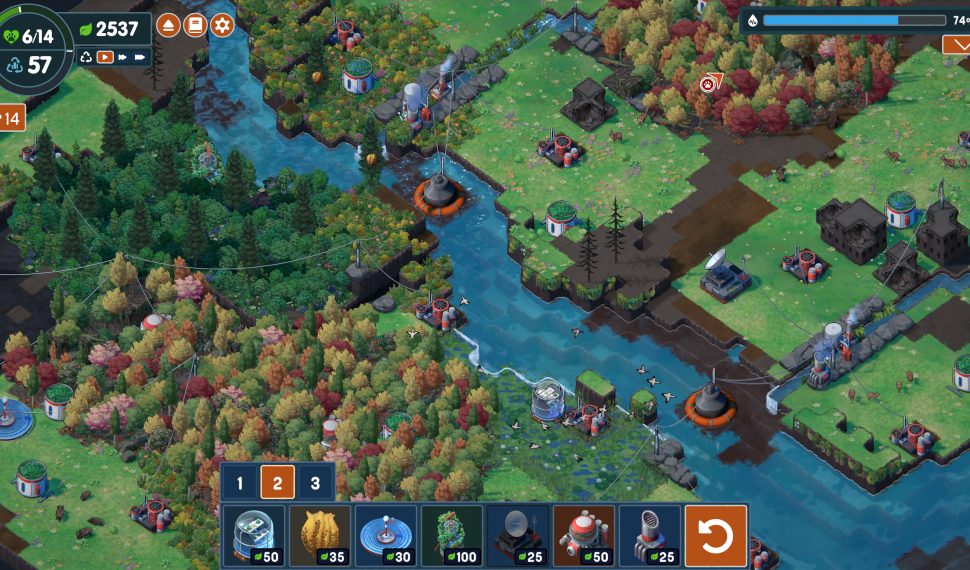970x570 pixels.
Task: Set game speed to normal play
Action: point(105,58)
